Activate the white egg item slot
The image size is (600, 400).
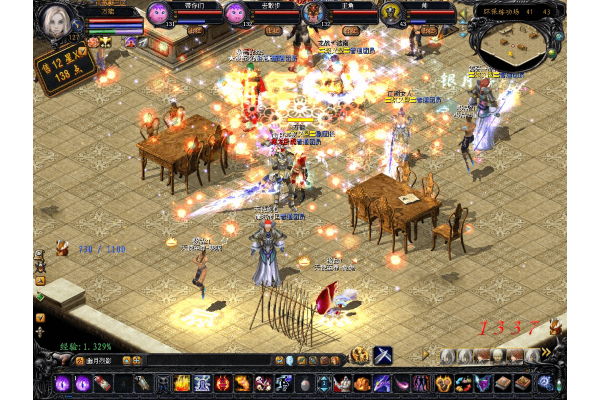pyautogui.click(x=305, y=383)
